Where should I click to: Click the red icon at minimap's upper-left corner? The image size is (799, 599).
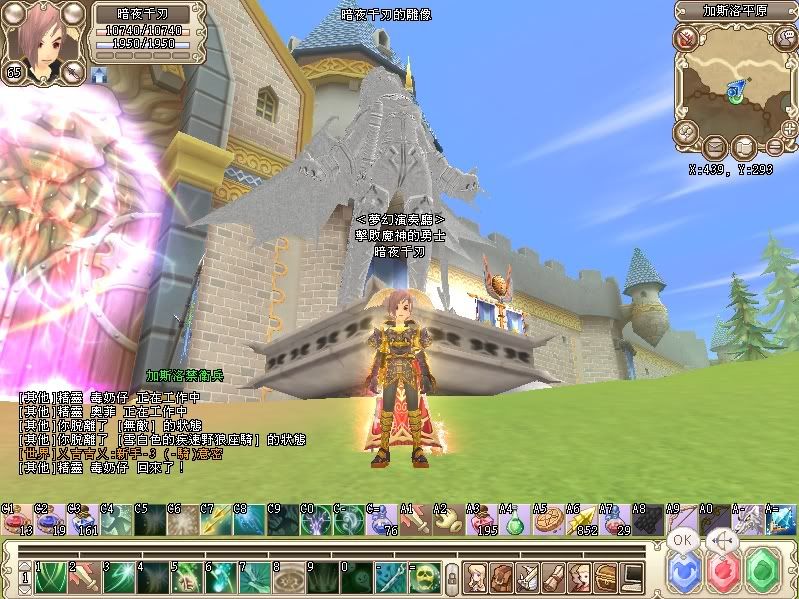point(686,39)
